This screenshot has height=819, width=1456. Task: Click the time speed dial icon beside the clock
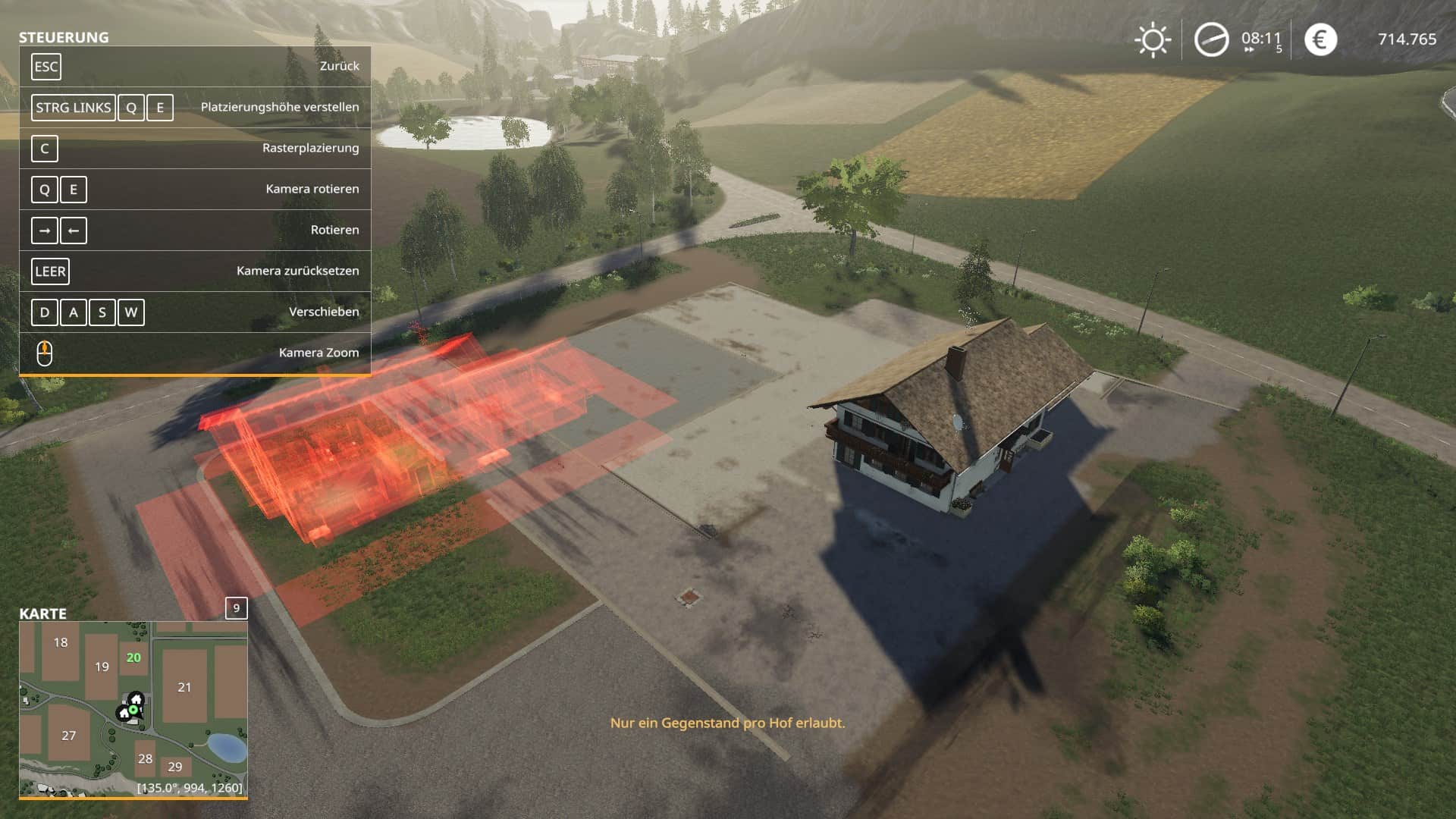tap(1211, 38)
